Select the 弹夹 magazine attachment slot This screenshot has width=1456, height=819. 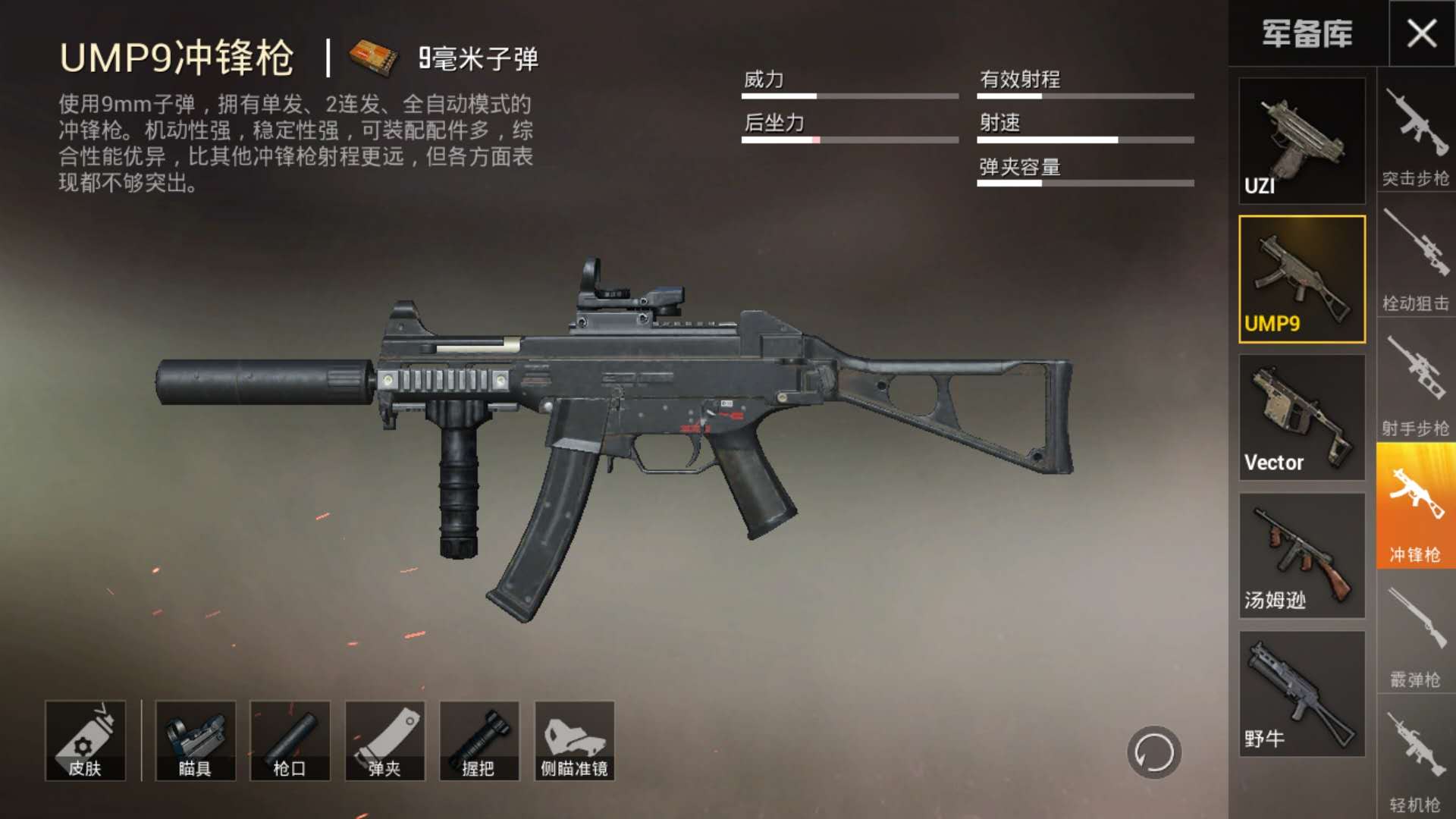pyautogui.click(x=384, y=741)
